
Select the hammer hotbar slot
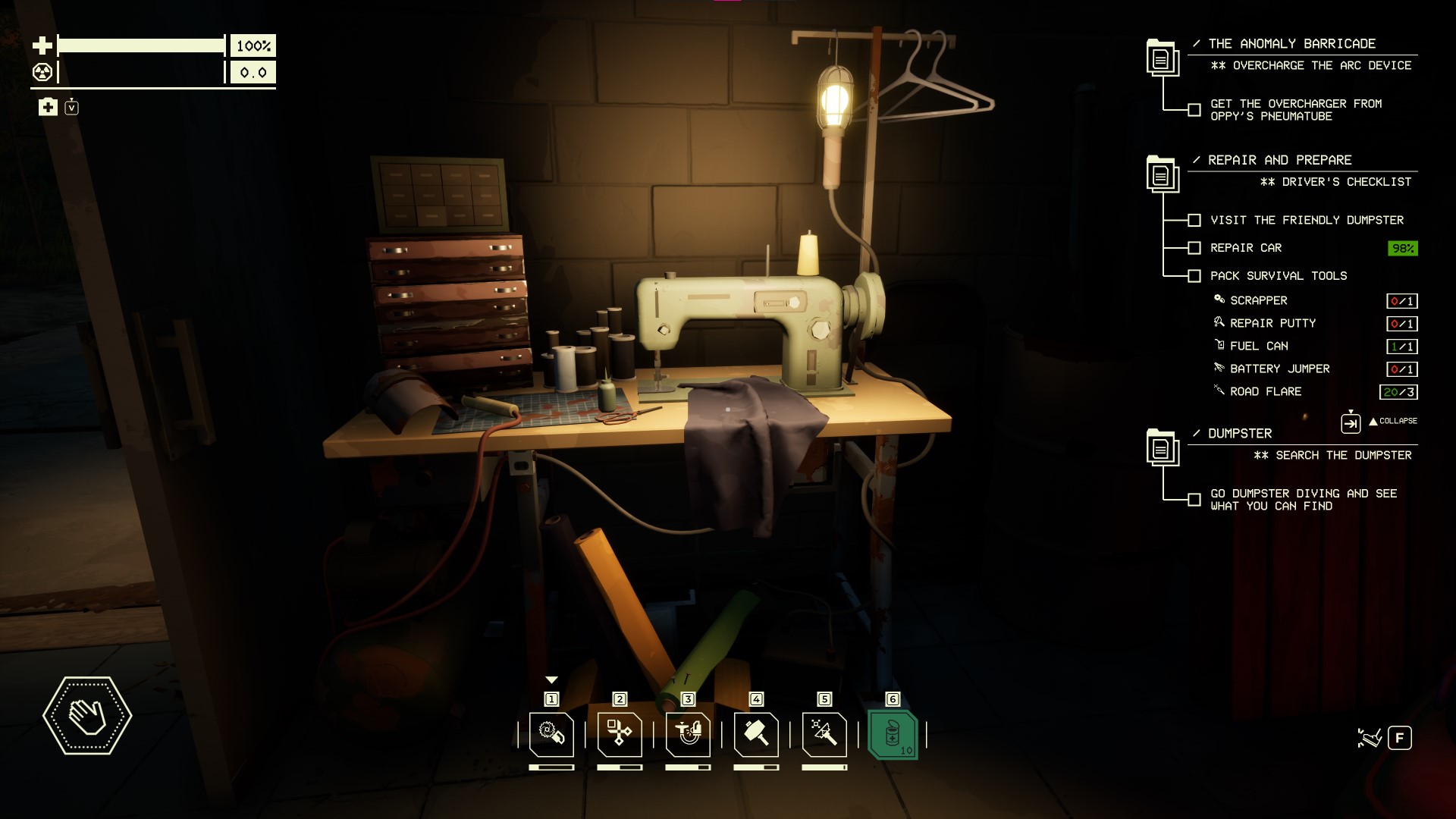click(x=756, y=734)
